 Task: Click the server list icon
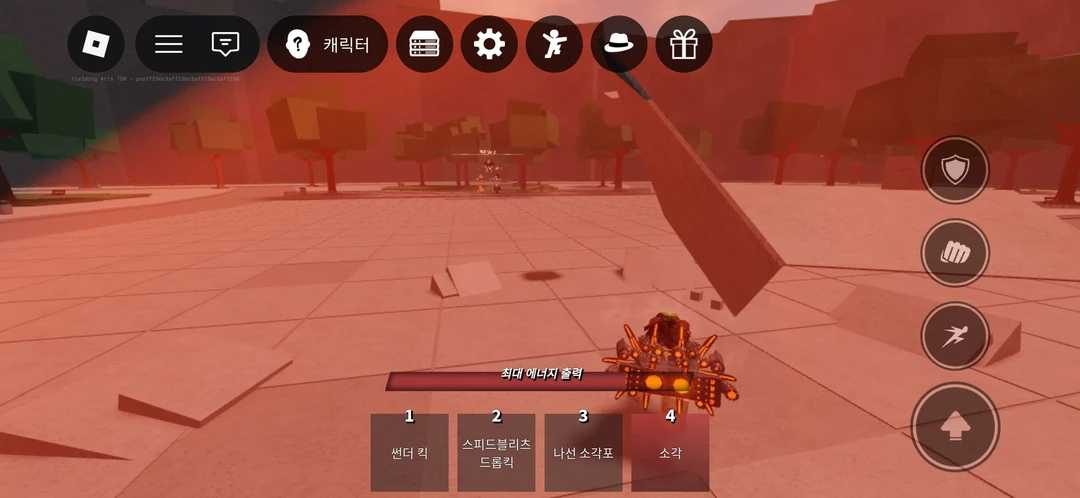tap(425, 44)
